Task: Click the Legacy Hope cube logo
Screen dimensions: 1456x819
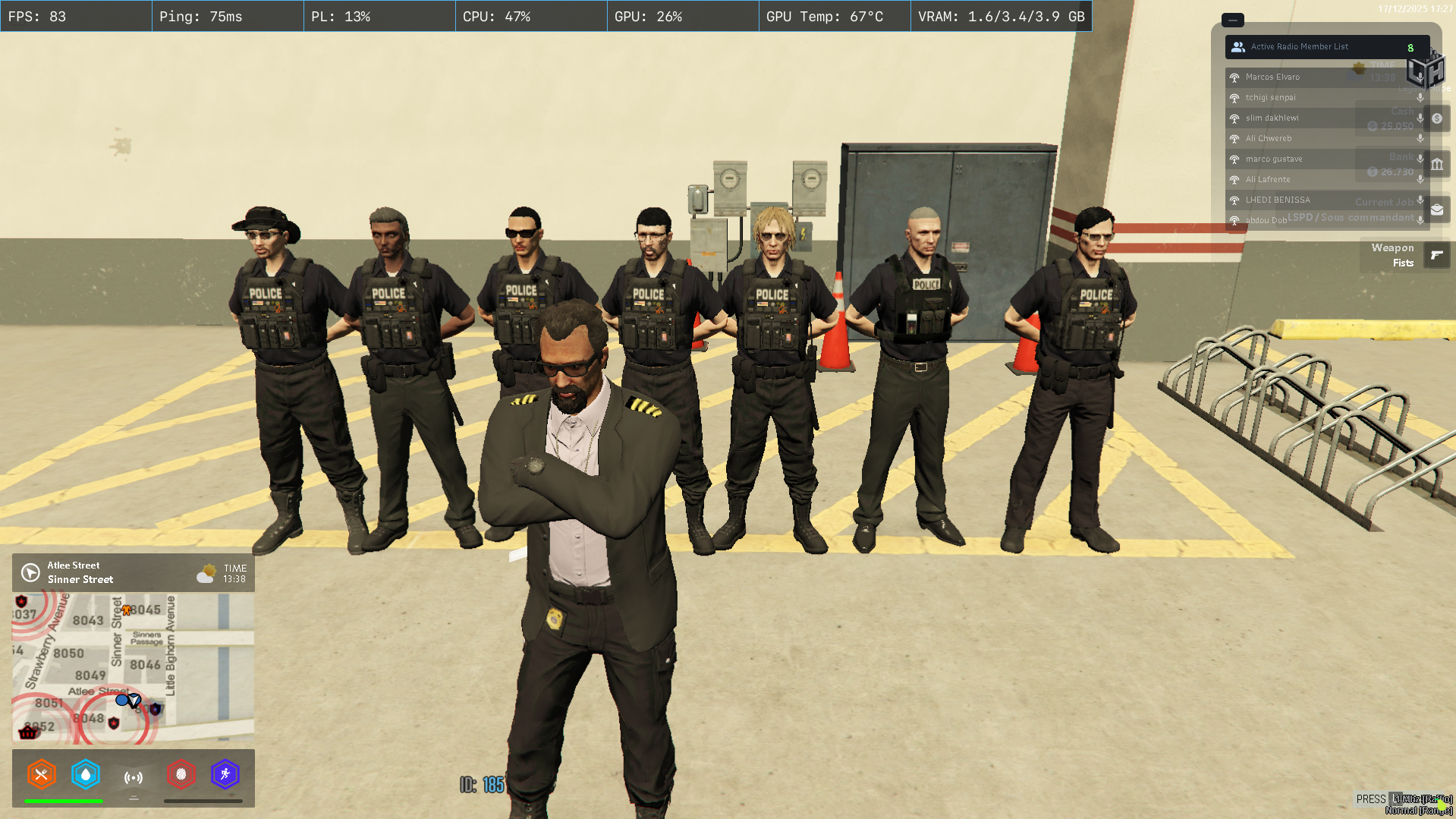Action: pyautogui.click(x=1427, y=71)
